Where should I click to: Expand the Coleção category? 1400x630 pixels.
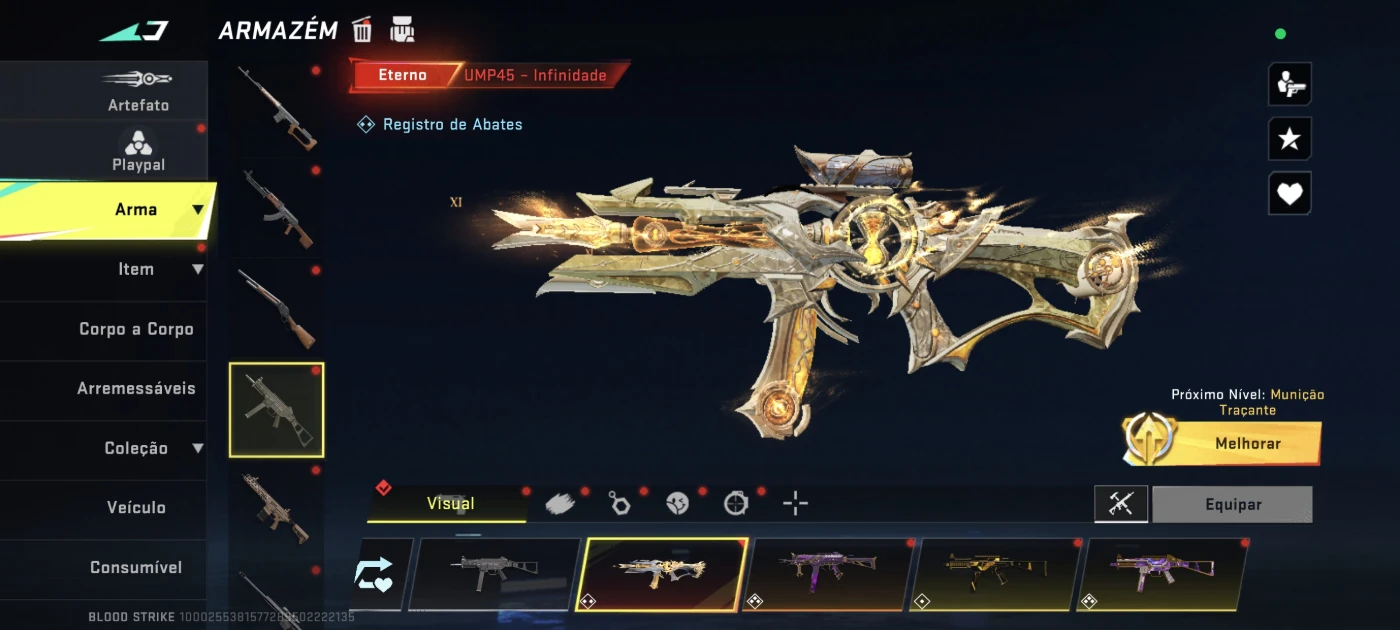click(137, 448)
